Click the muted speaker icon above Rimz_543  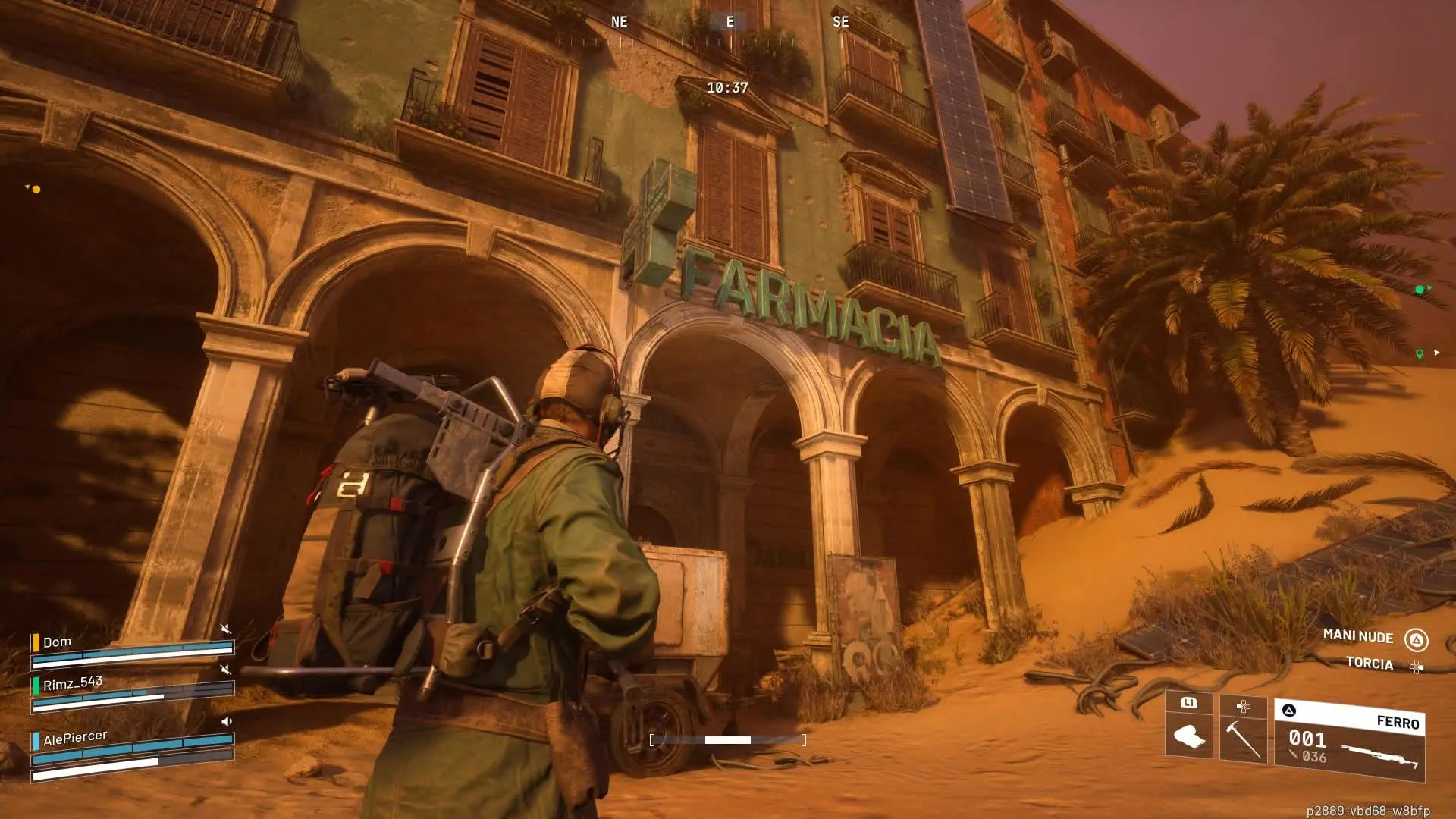tap(225, 670)
